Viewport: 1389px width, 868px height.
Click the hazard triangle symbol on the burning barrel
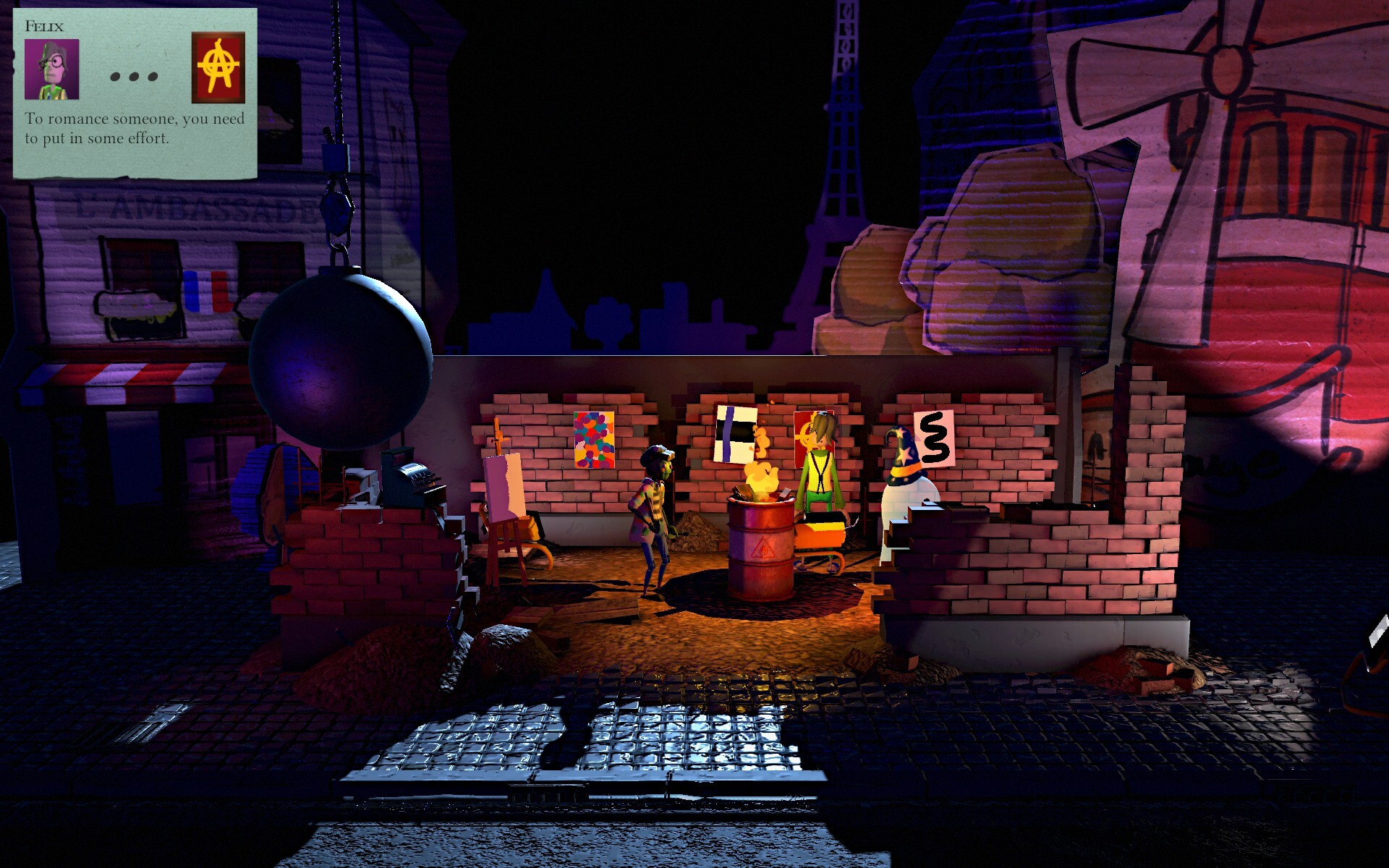(764, 550)
